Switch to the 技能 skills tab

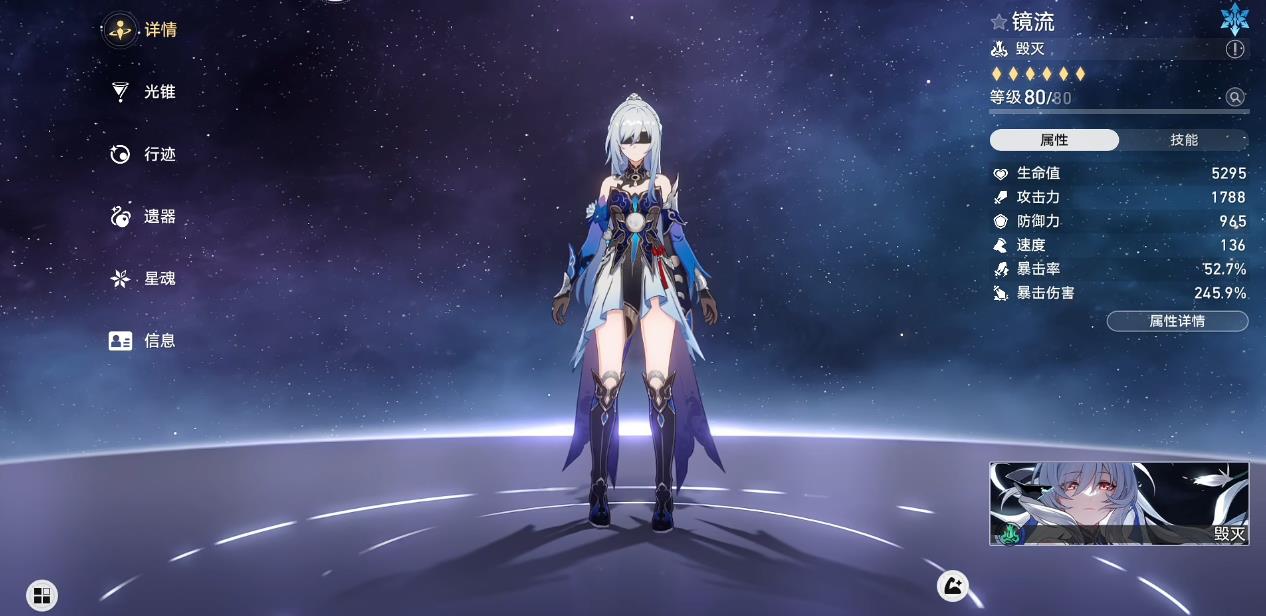click(x=1184, y=140)
